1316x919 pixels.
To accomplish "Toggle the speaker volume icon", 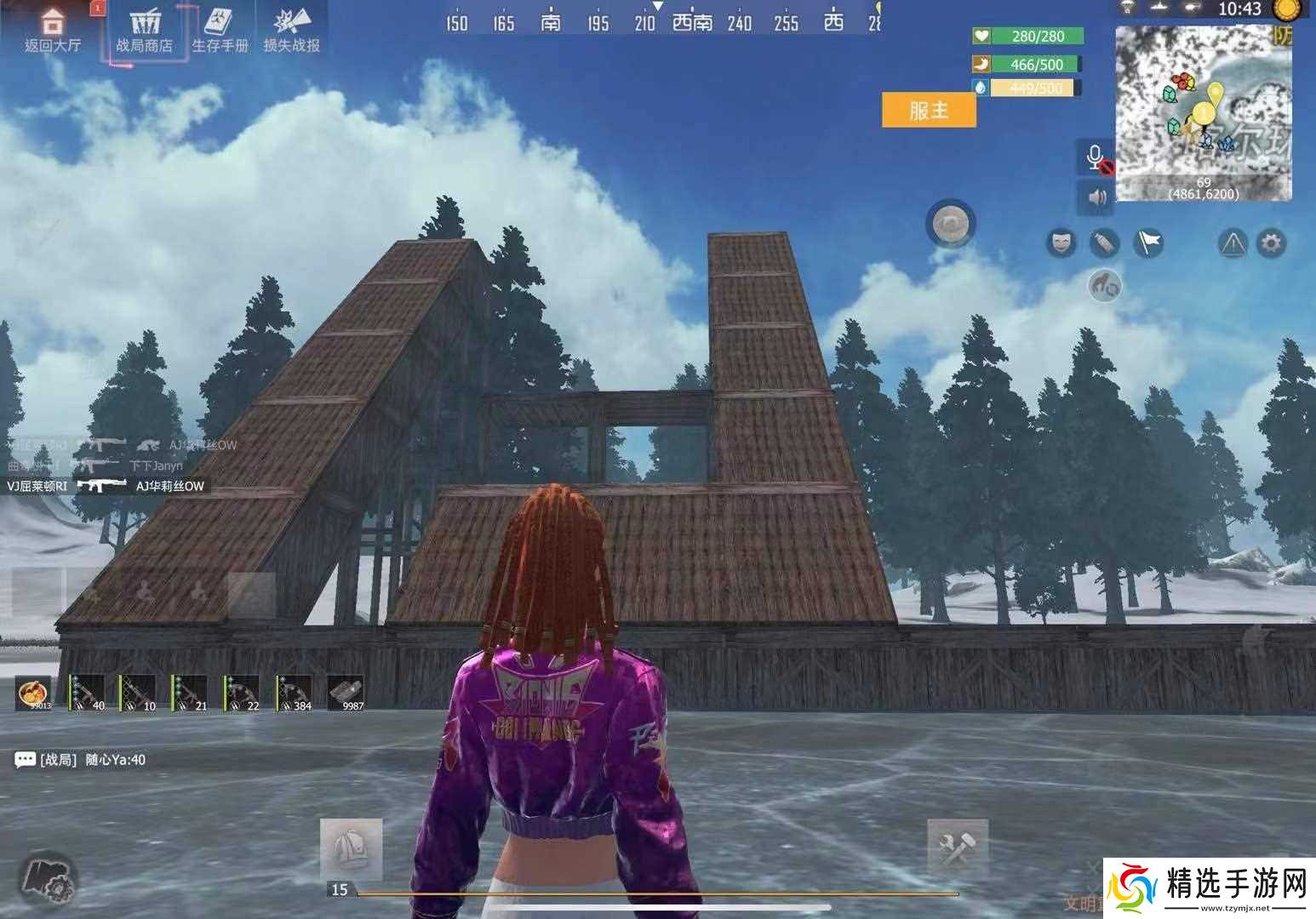I will click(1096, 197).
